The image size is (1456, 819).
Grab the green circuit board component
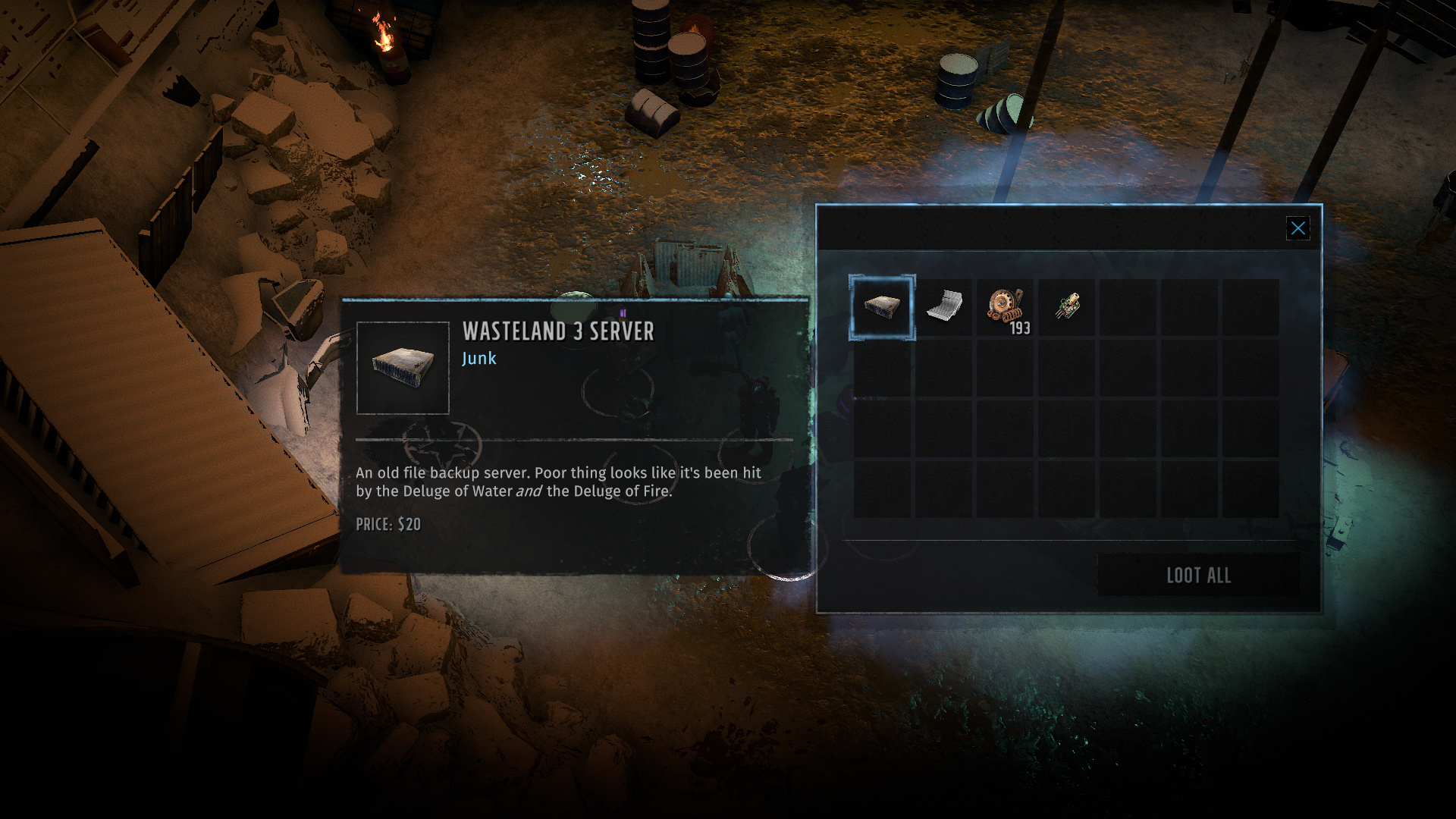pos(1067,306)
